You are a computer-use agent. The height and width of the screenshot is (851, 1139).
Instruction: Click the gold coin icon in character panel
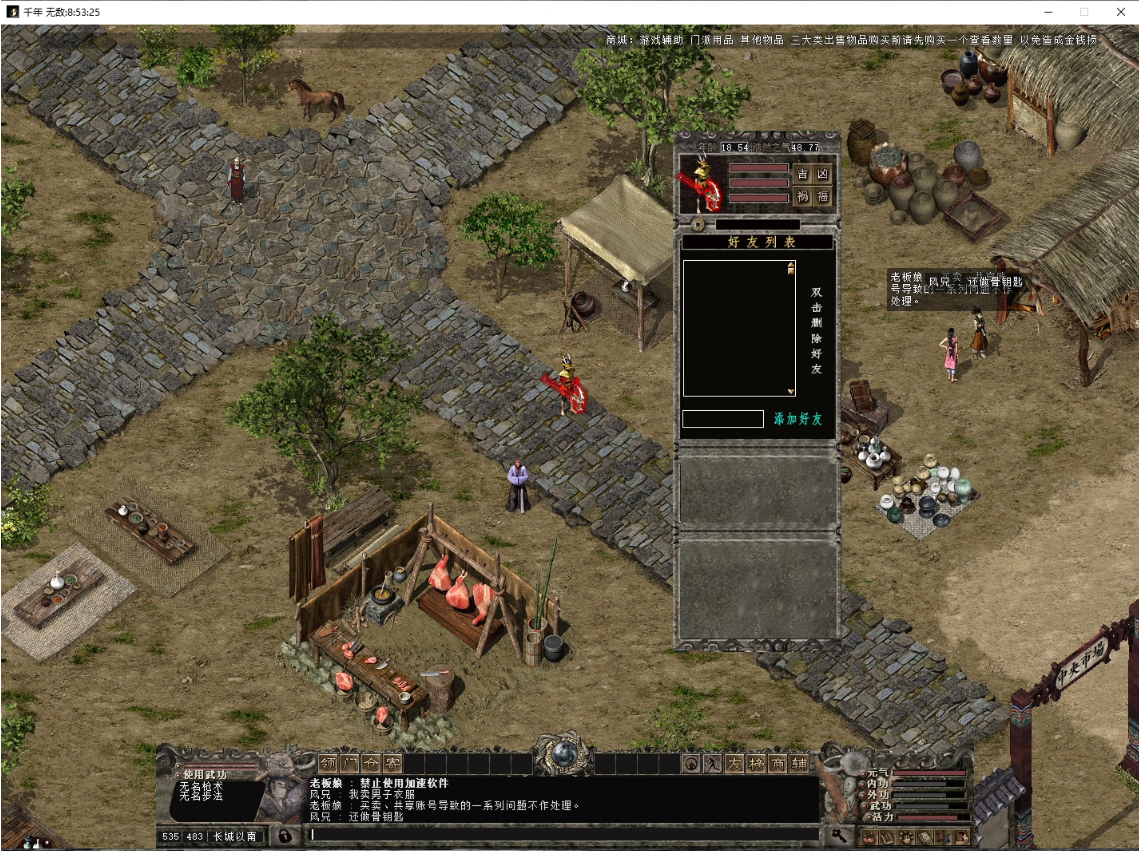(697, 224)
